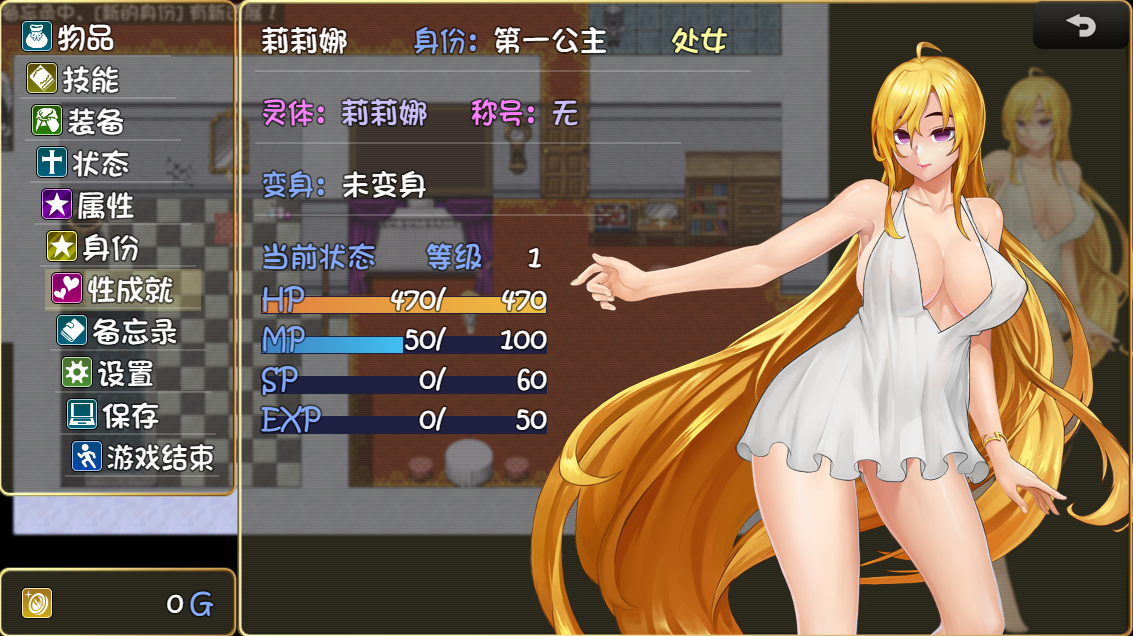Click the back arrow button
Screen dimensions: 1133x636
pos(1081,25)
